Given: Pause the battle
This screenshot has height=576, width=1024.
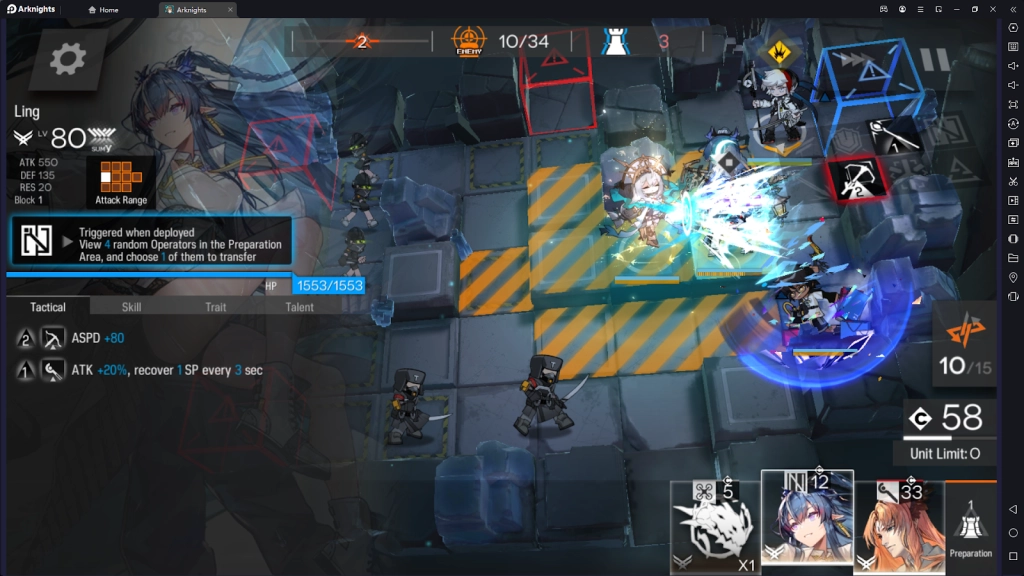Looking at the screenshot, I should click(x=936, y=60).
